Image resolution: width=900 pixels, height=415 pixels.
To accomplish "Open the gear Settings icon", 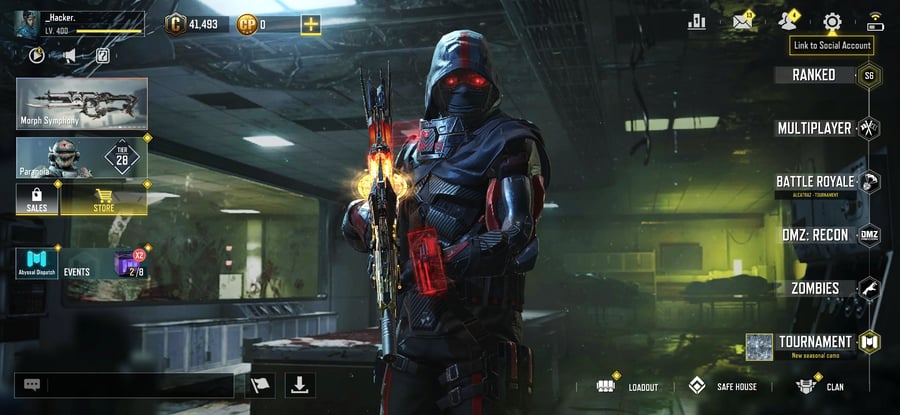I will tap(832, 22).
